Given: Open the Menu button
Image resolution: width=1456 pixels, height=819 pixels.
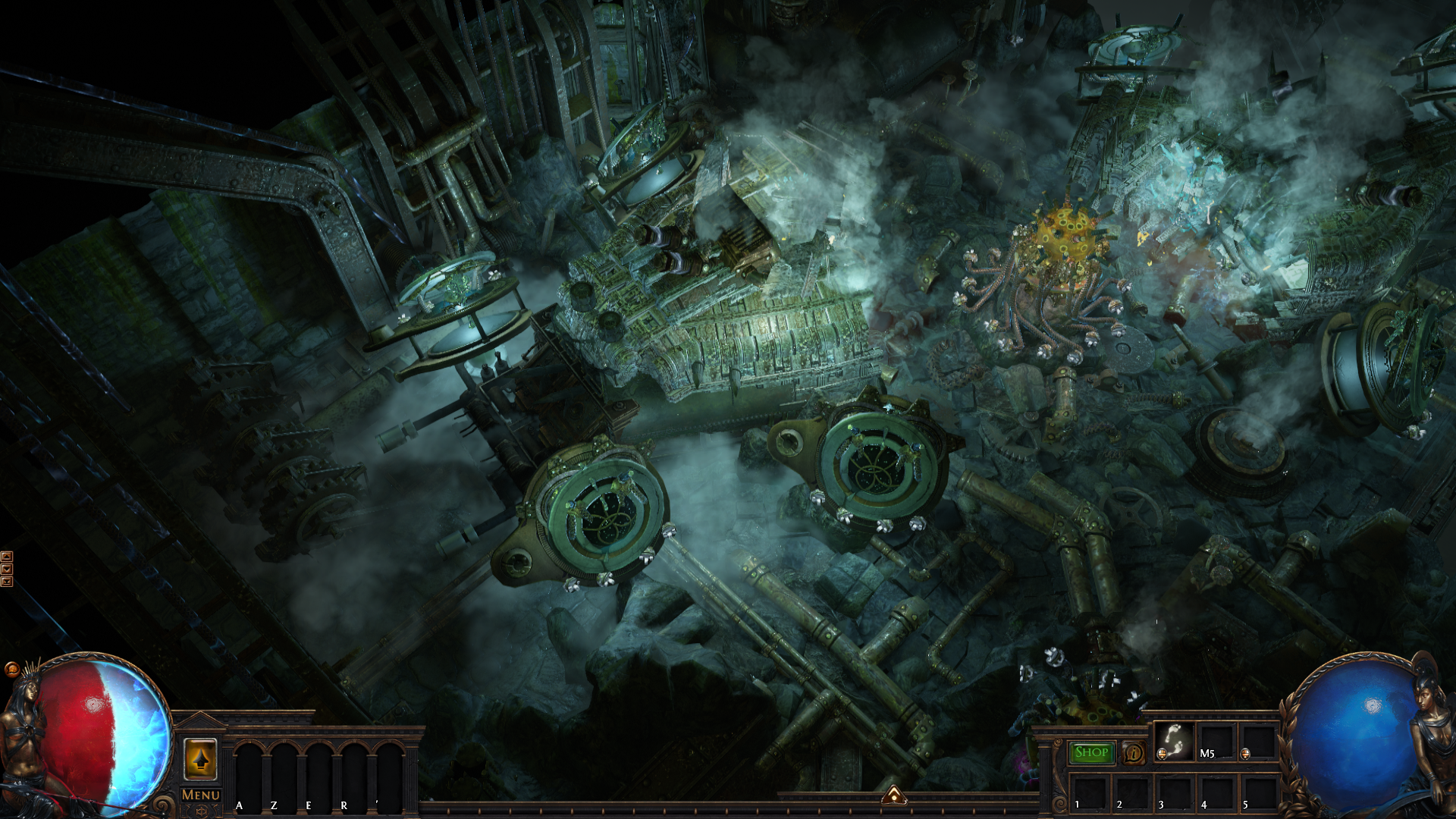Looking at the screenshot, I should (201, 795).
